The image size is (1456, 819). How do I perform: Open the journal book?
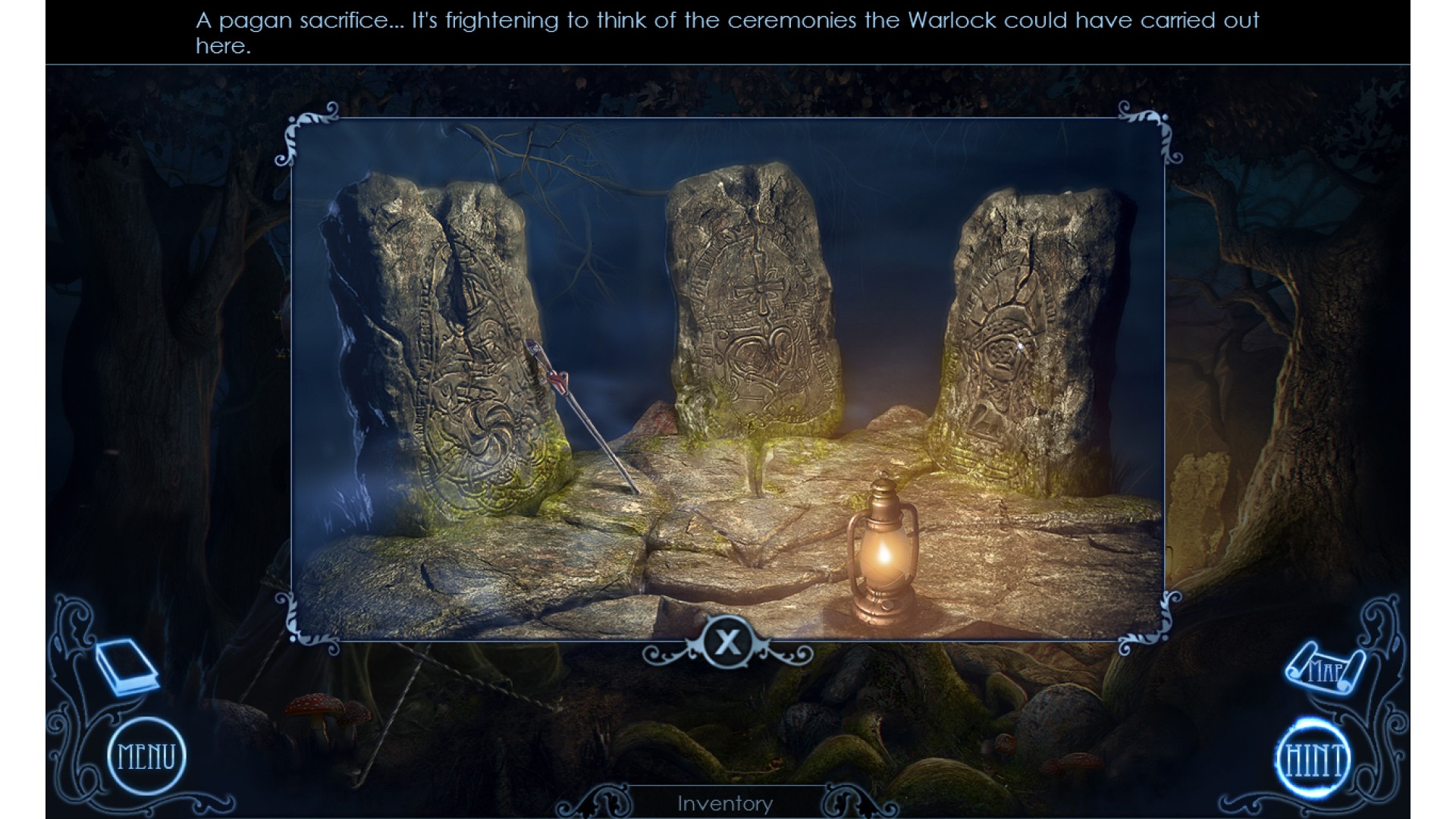(x=126, y=667)
